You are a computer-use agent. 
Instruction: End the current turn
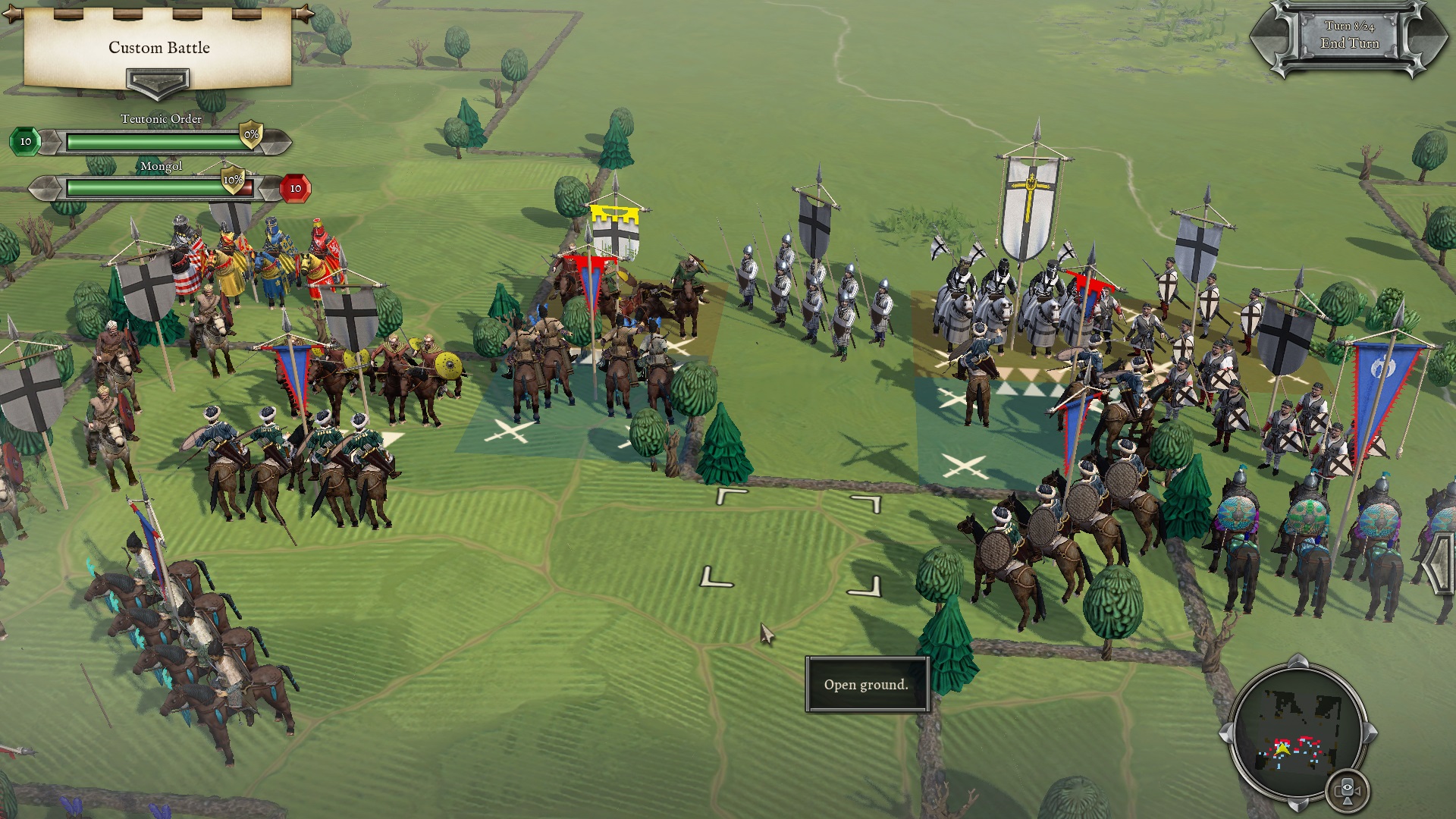(x=1349, y=38)
